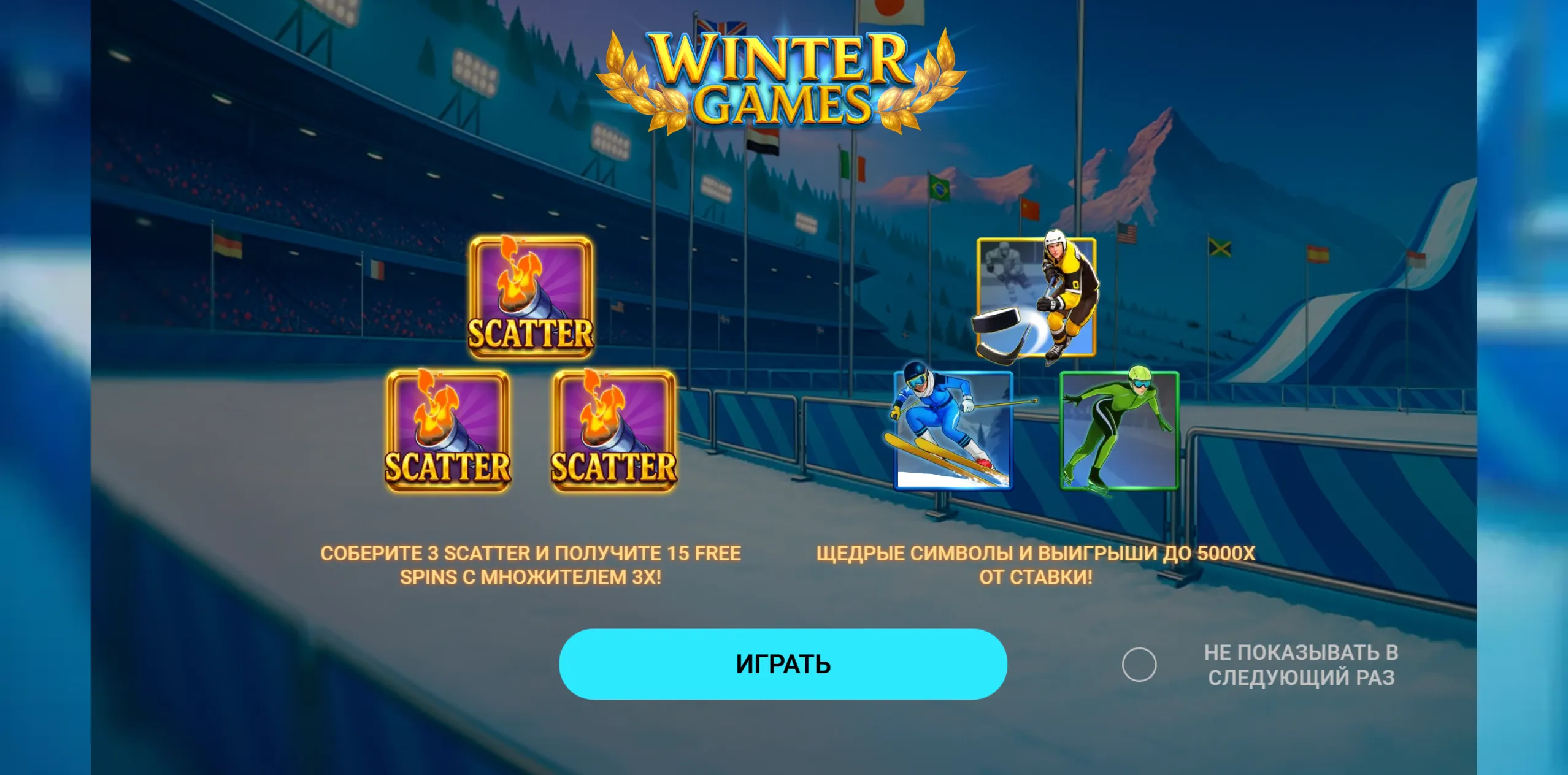The height and width of the screenshot is (775, 1568).
Task: Click the bottom-left Scatter symbol
Action: 448,430
